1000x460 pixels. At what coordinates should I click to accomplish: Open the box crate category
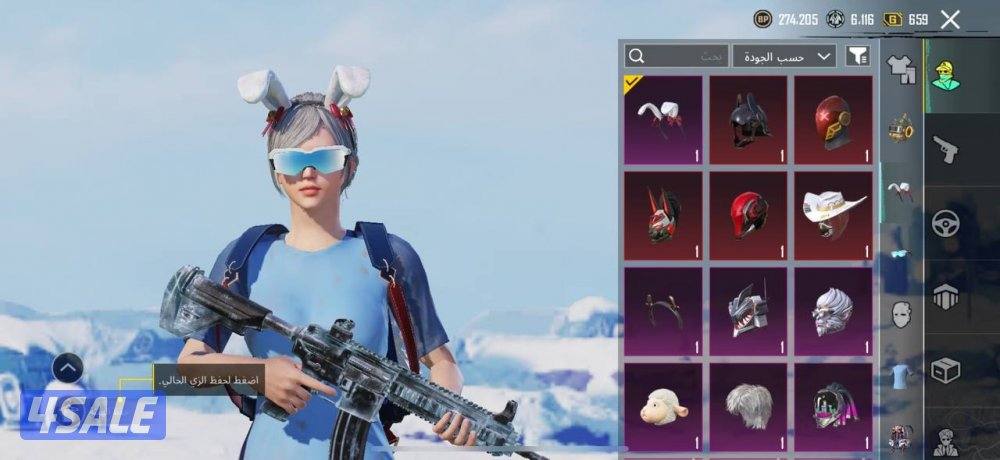pyautogui.click(x=945, y=369)
